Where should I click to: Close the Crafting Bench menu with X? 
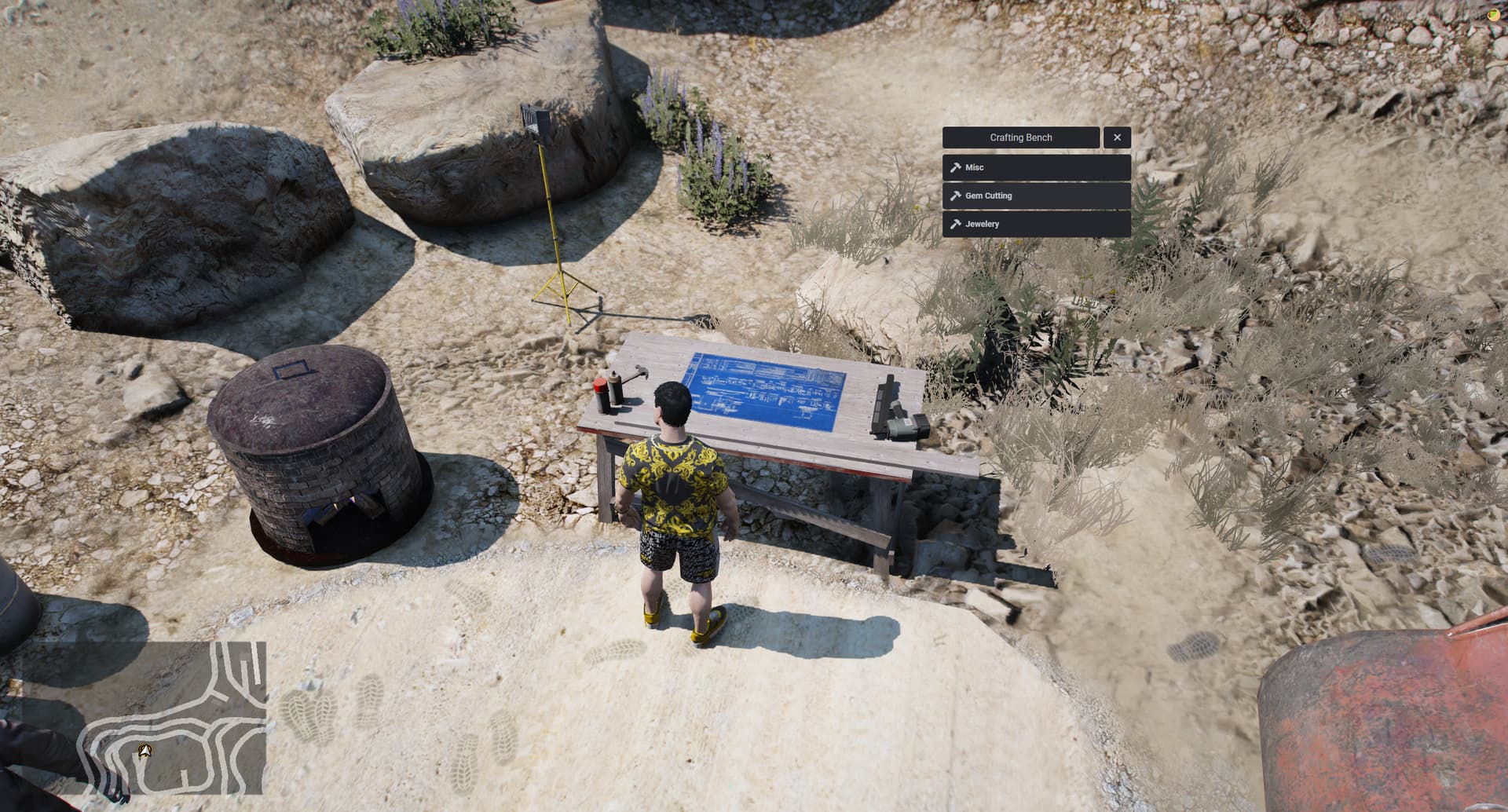1117,137
